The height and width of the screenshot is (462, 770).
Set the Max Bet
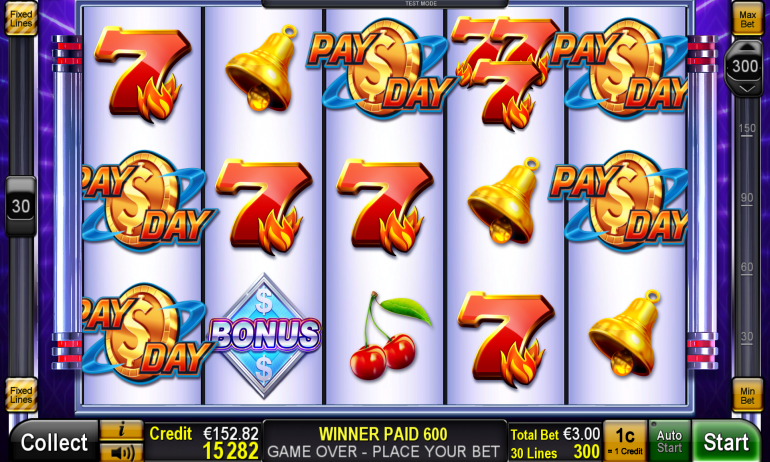[747, 17]
